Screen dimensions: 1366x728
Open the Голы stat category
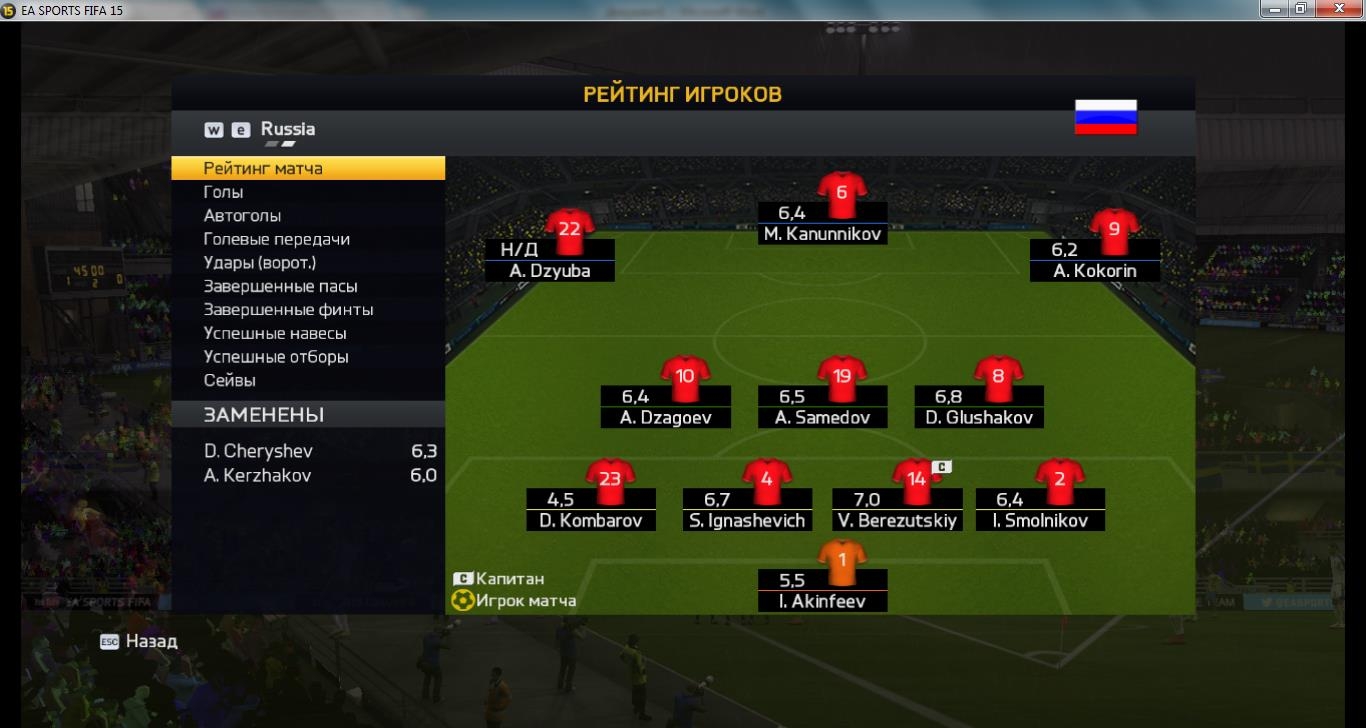point(224,192)
